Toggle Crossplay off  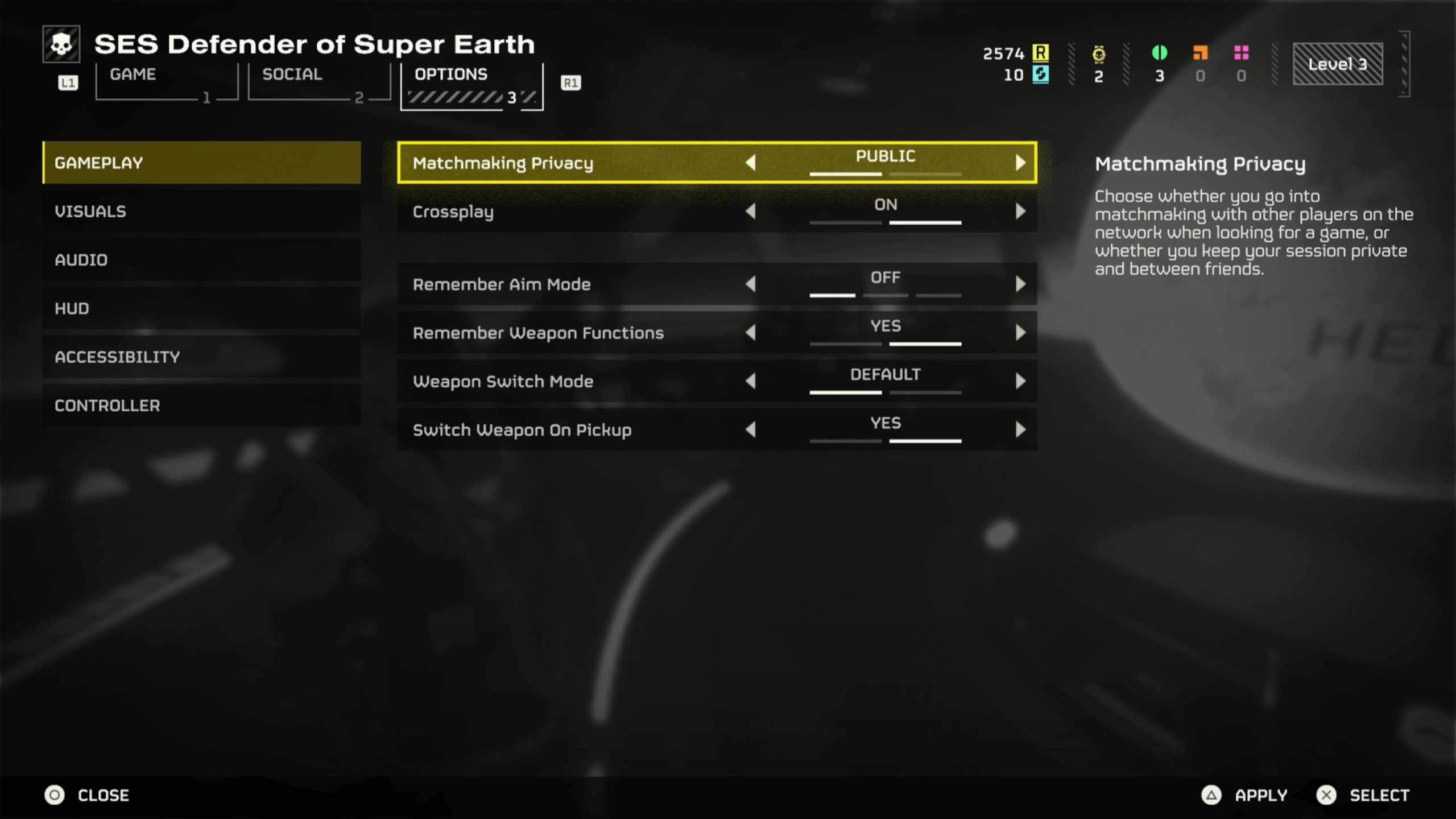(752, 212)
